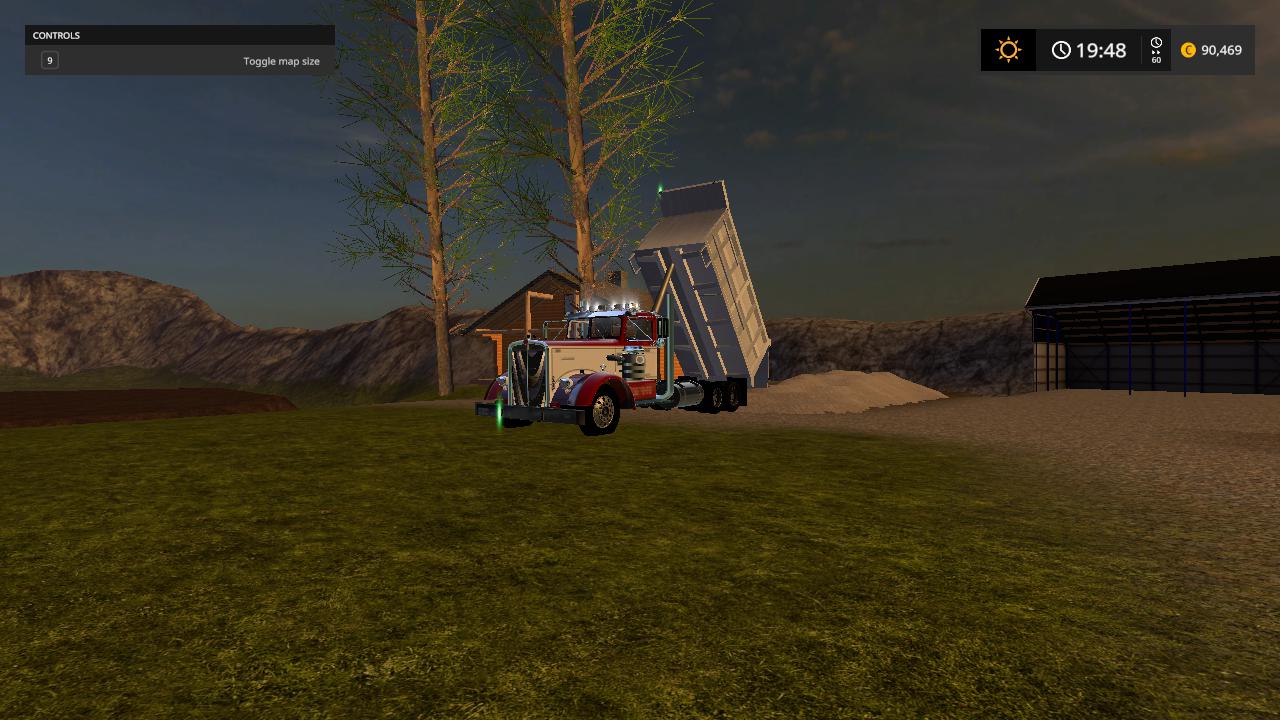The height and width of the screenshot is (720, 1280).
Task: Click the sunny weather forecast icon
Action: point(1008,50)
